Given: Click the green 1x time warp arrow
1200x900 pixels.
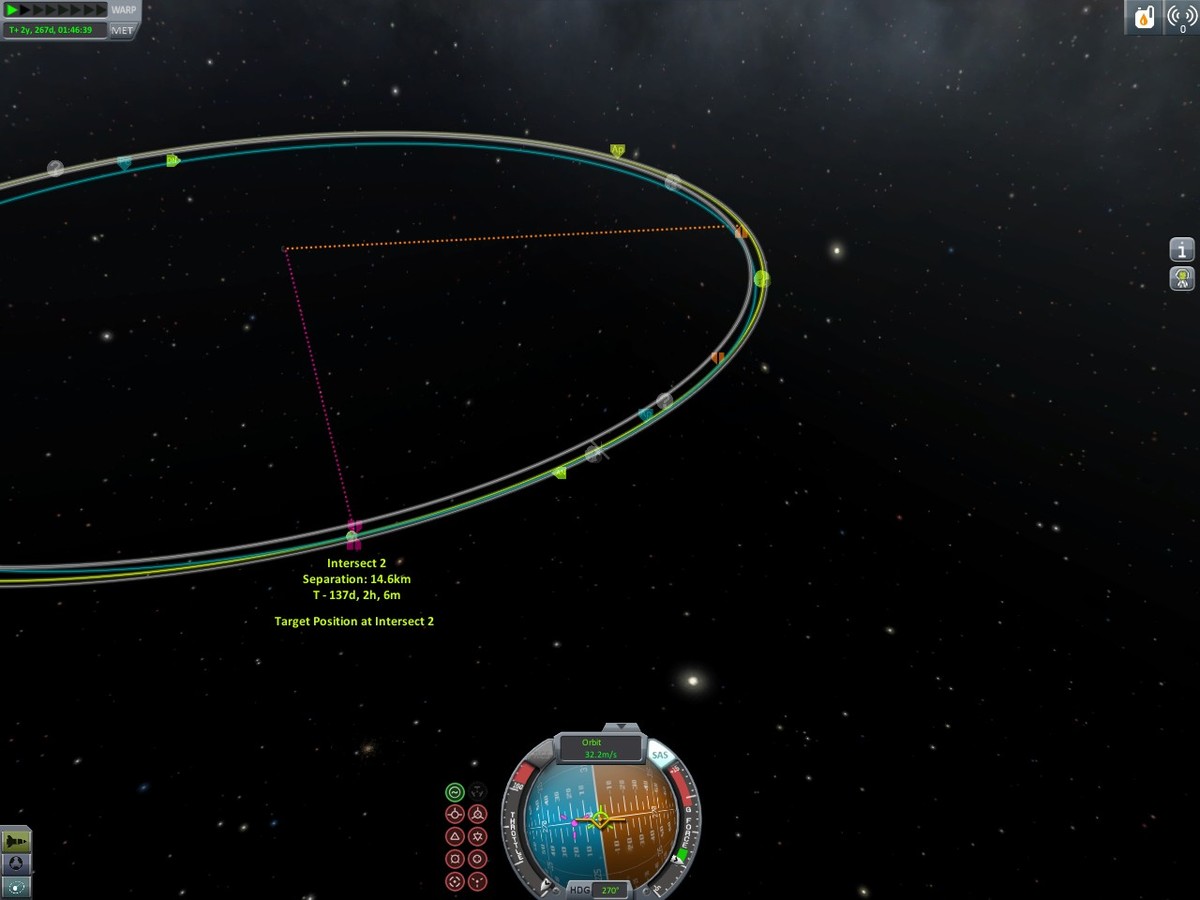Looking at the screenshot, I should click(13, 10).
